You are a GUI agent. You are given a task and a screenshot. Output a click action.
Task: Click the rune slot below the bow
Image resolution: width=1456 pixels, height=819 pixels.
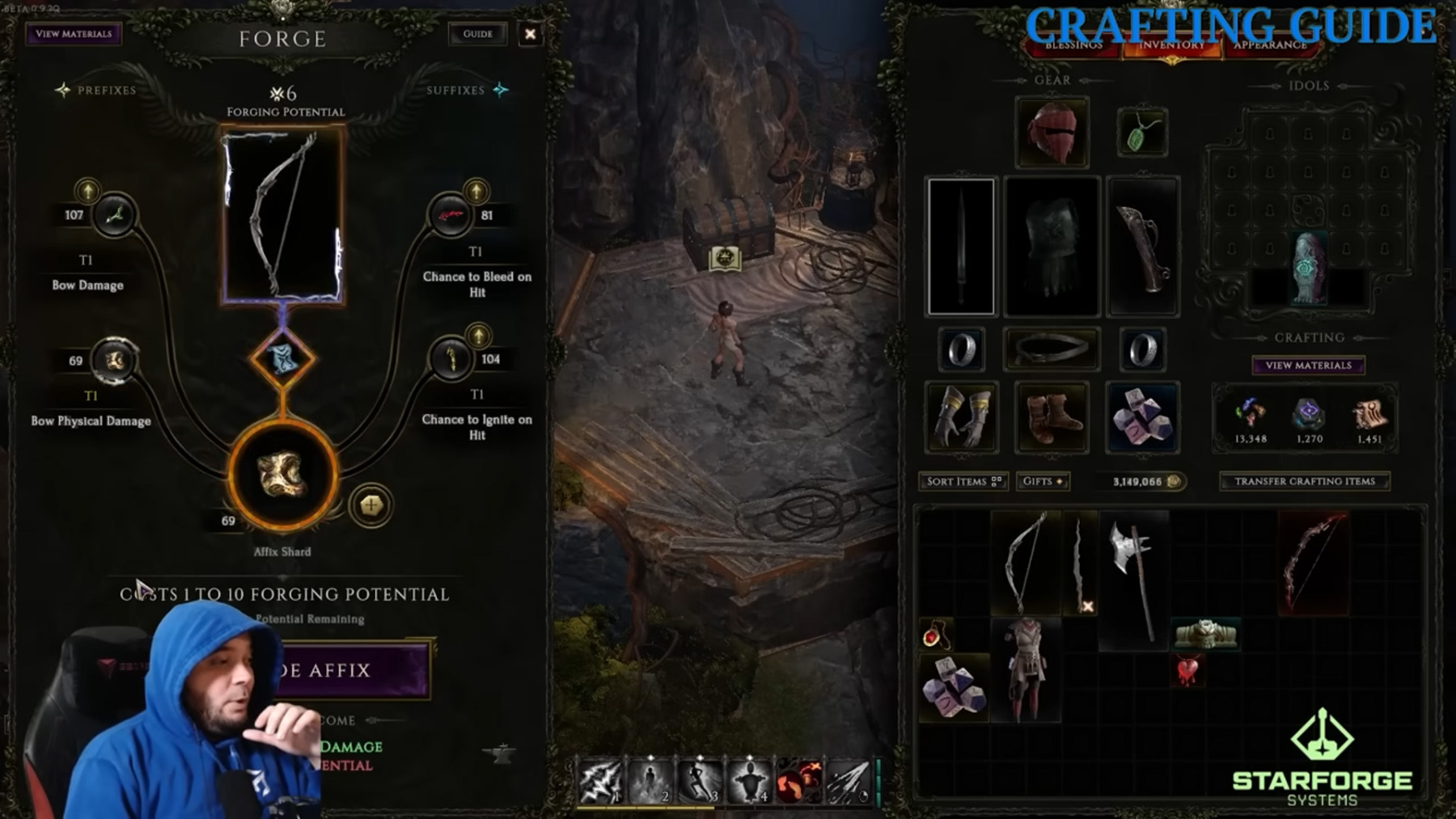point(282,358)
